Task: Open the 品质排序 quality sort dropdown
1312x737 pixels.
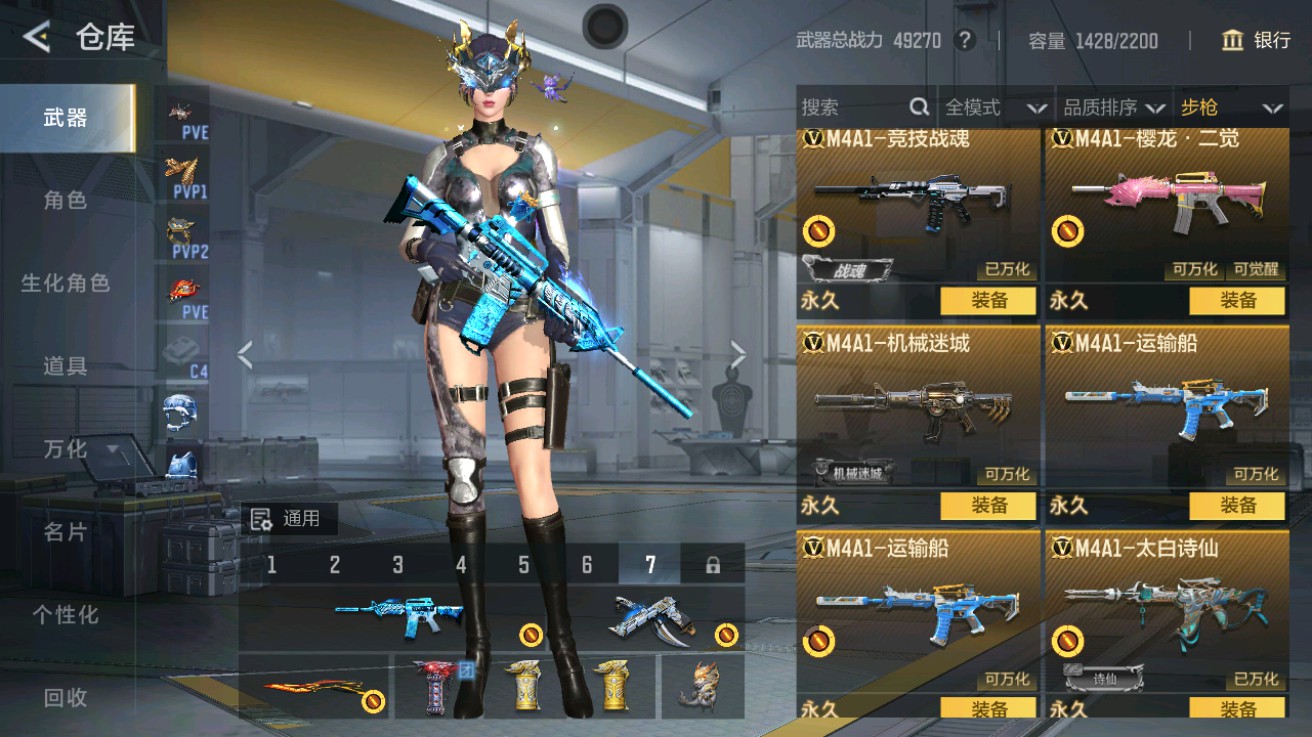Action: pos(1109,106)
